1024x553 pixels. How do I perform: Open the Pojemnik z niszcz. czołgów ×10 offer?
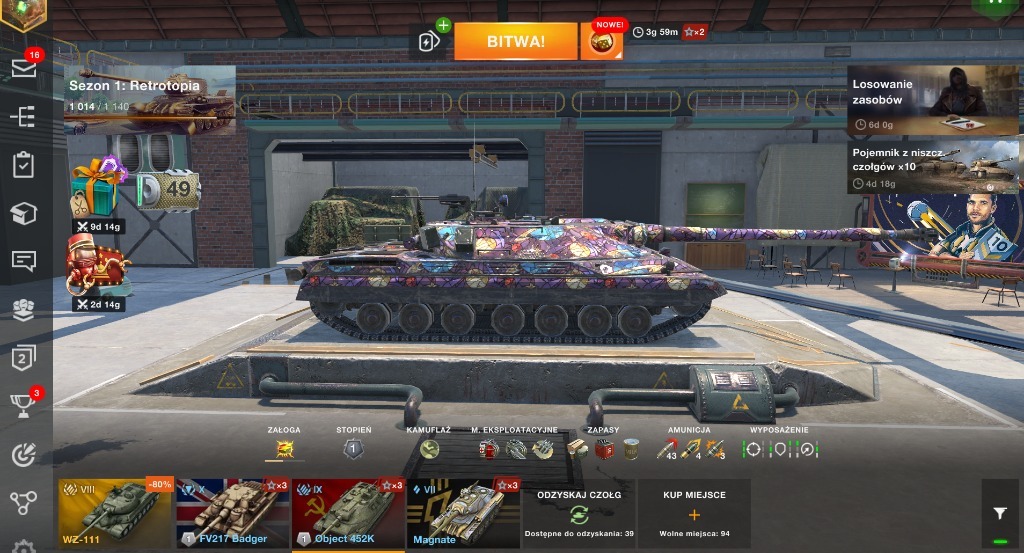pos(932,166)
